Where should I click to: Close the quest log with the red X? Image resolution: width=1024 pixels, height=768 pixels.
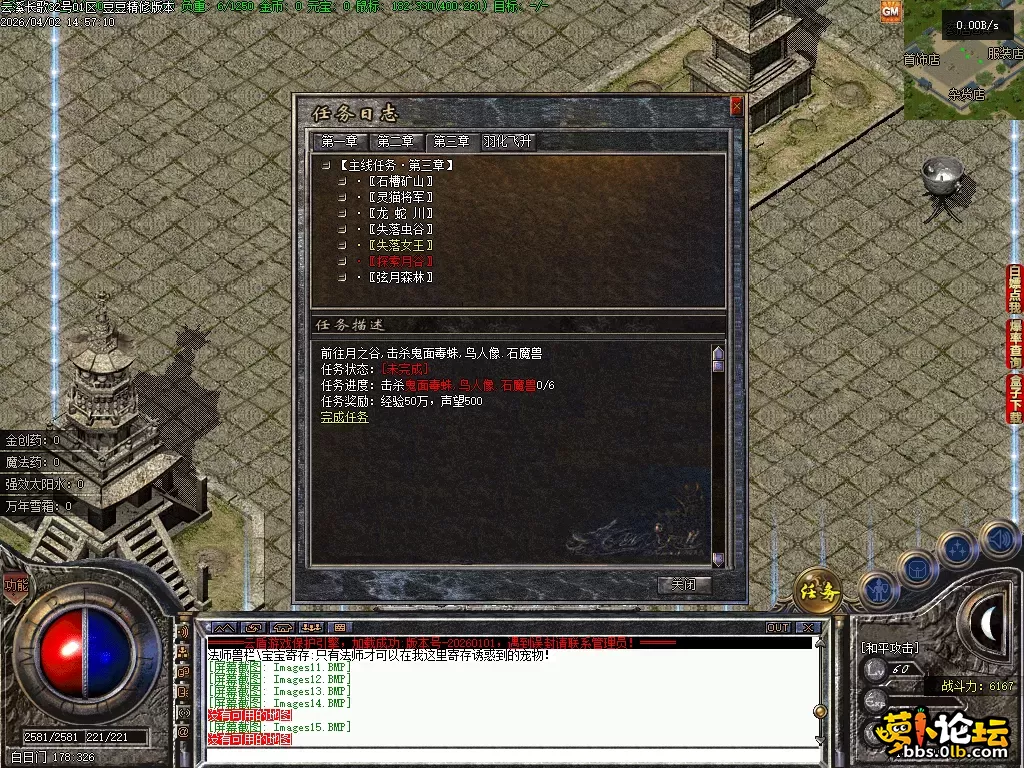(737, 105)
